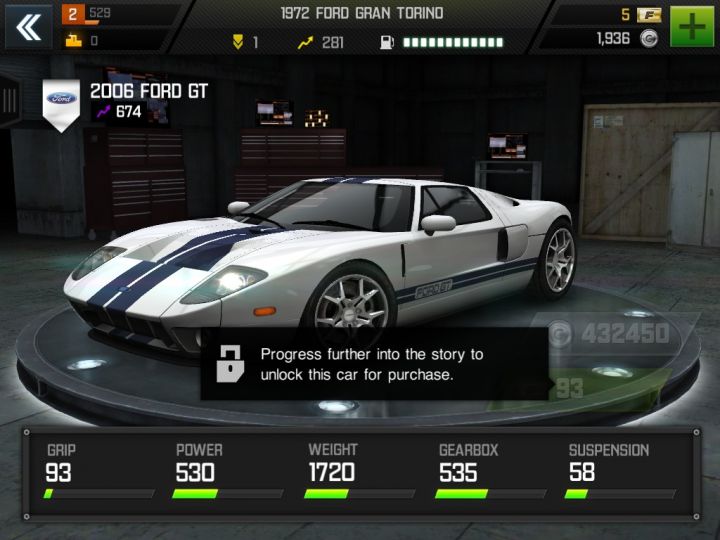Tap the greyed 432450 cash price button

(613, 333)
